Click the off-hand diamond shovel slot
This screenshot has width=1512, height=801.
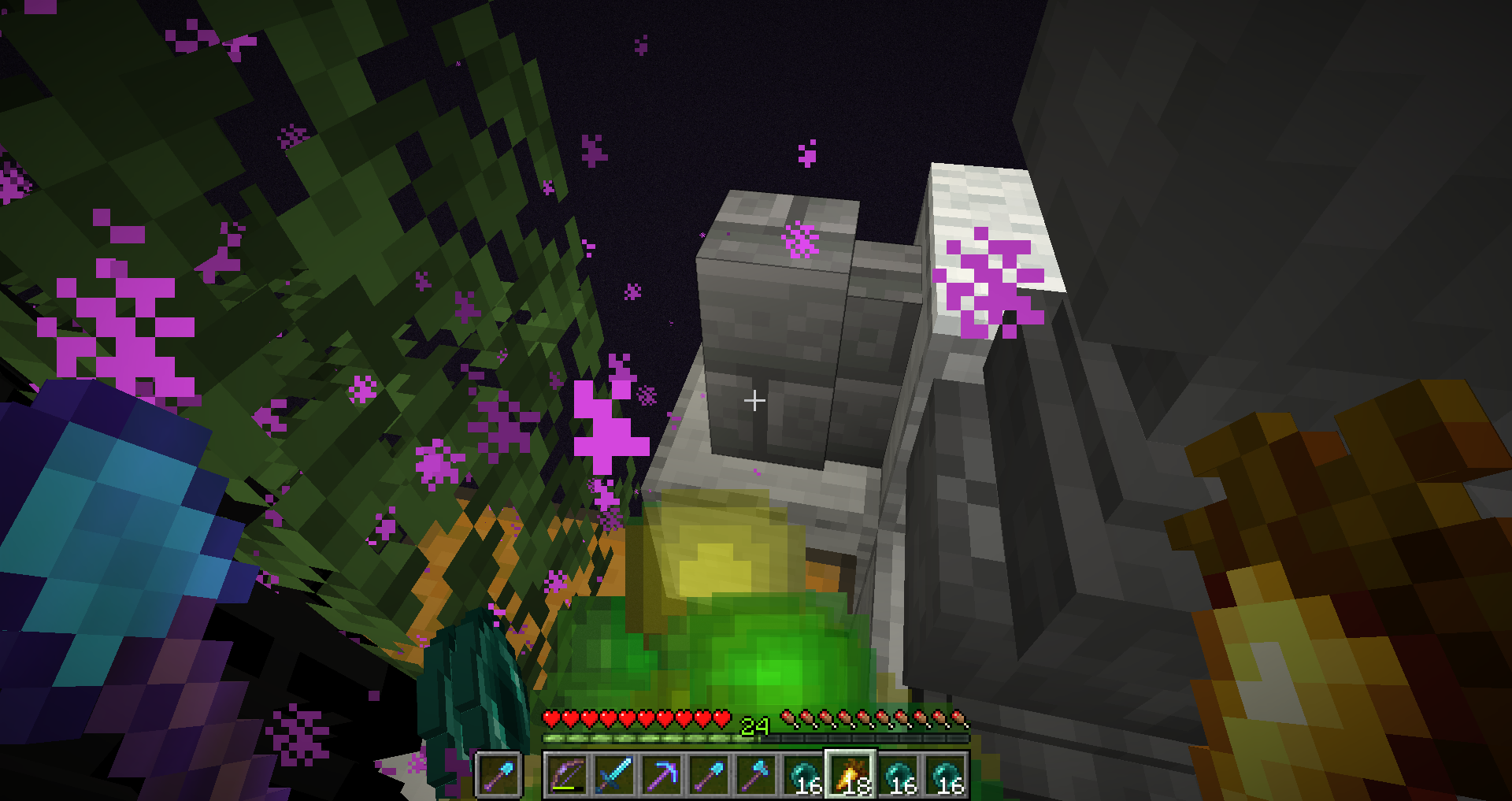point(498,775)
